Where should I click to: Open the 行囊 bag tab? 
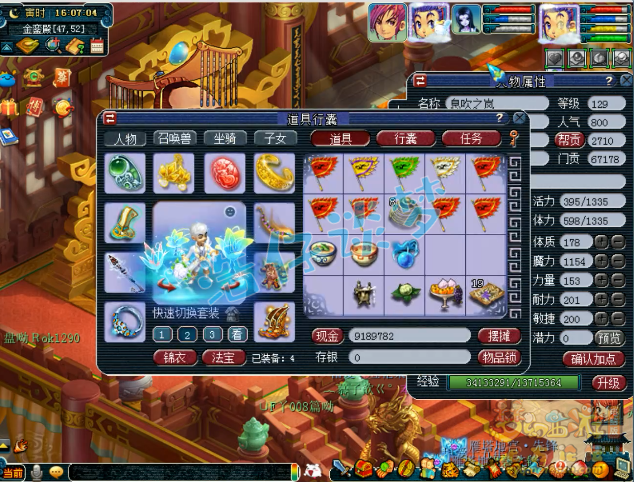(x=399, y=139)
